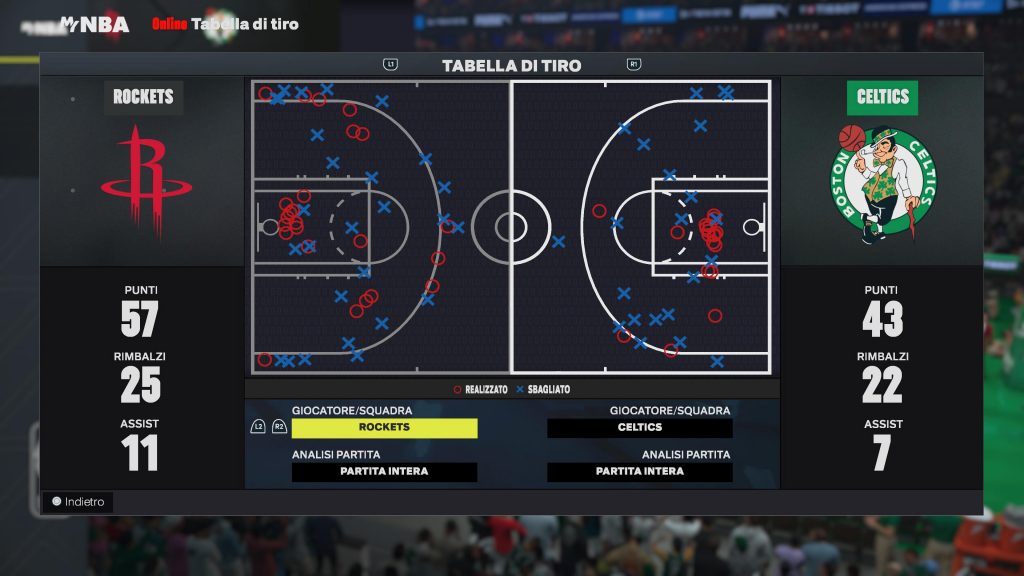Select the yellow ROCKETS player/team selector
This screenshot has height=576, width=1024.
click(x=384, y=428)
